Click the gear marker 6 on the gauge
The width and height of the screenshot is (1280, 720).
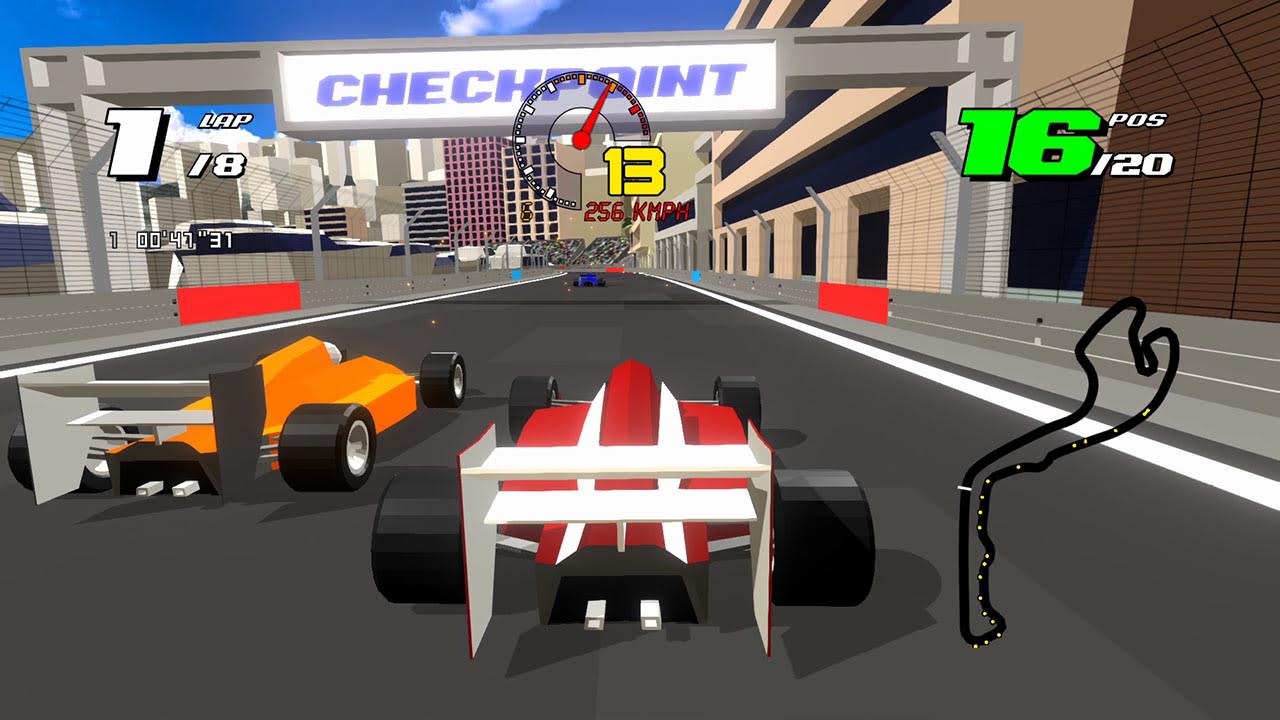pos(526,211)
